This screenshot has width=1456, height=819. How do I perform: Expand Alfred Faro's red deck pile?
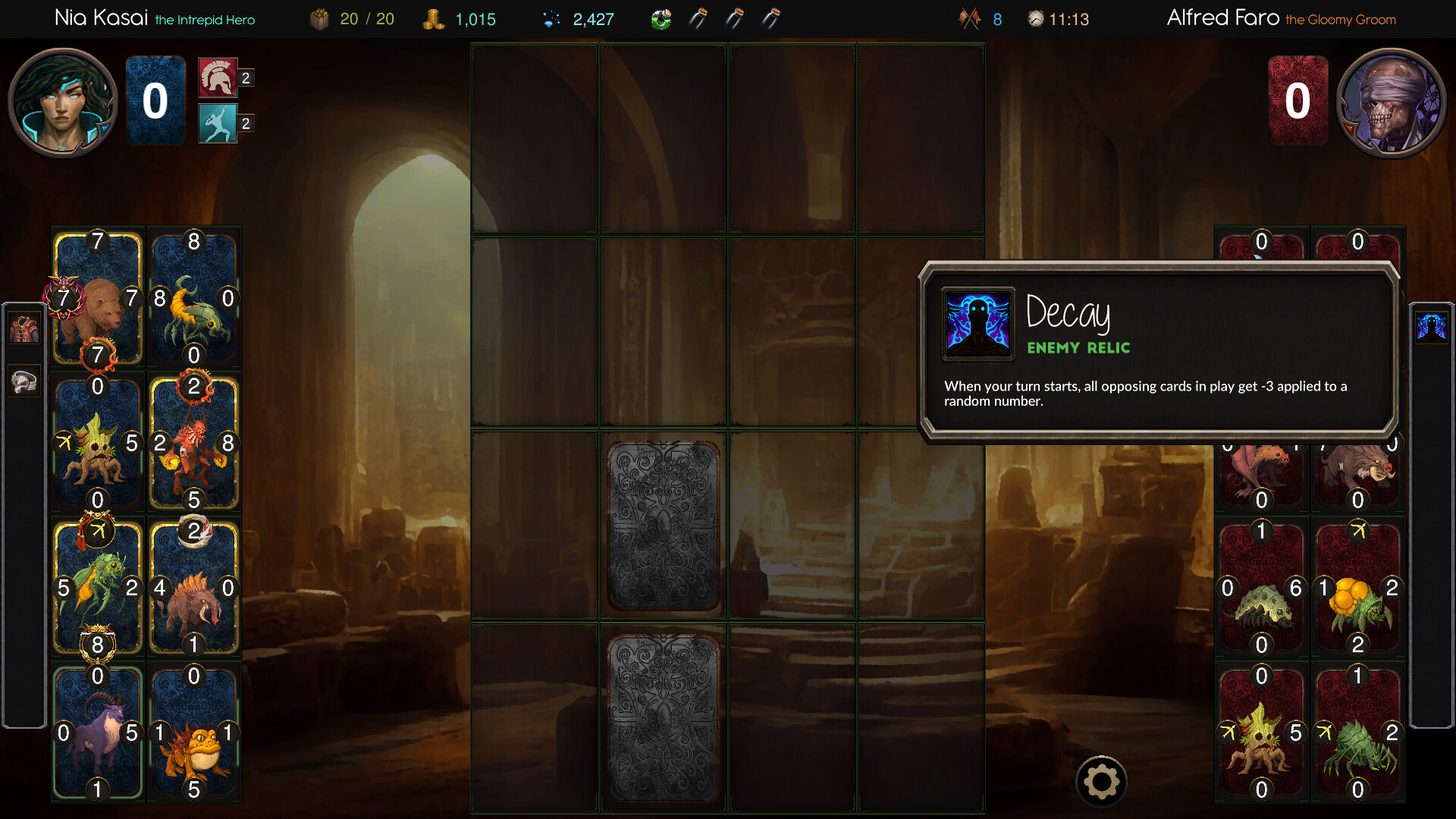[1299, 101]
